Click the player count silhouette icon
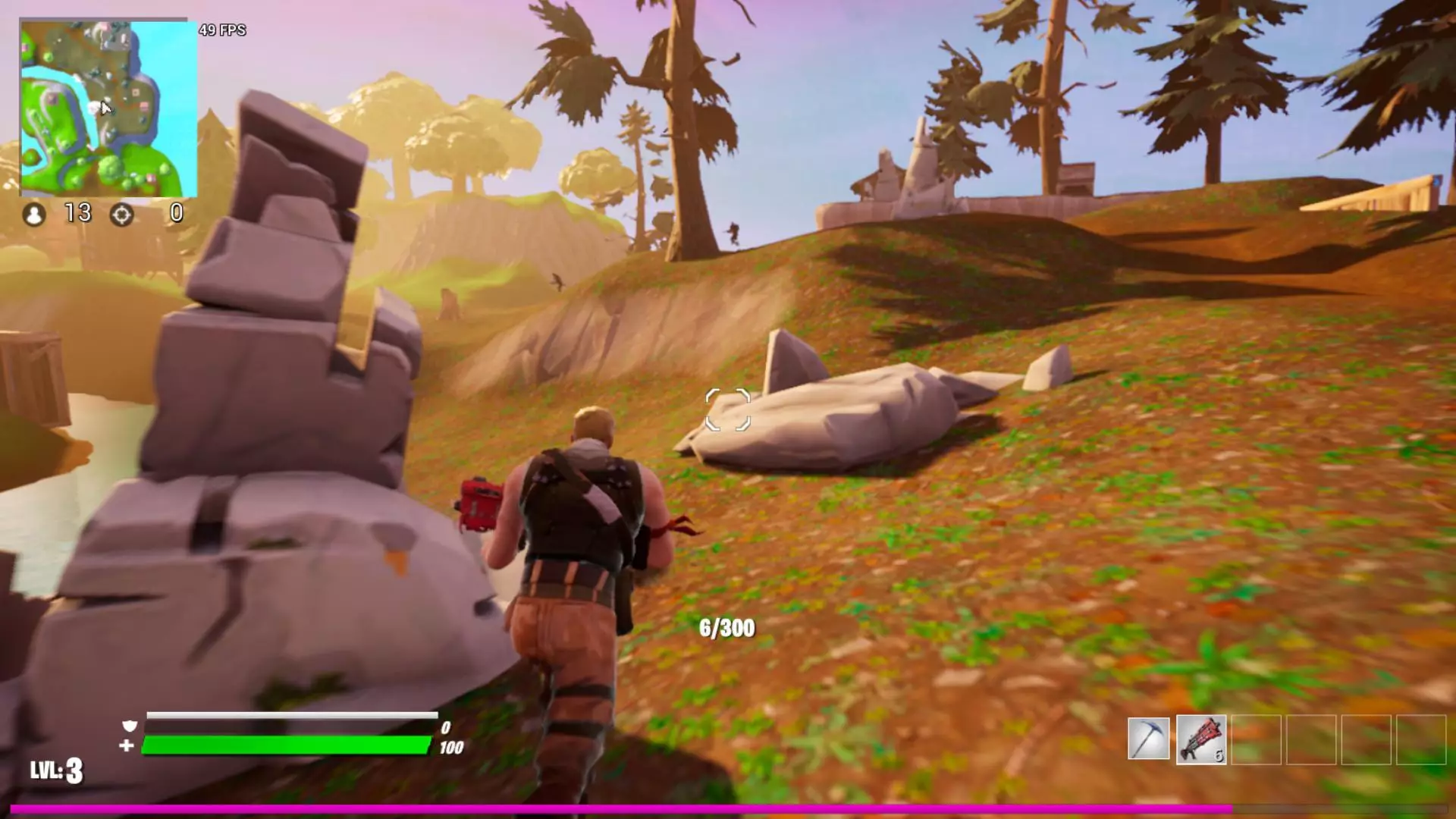This screenshot has width=1456, height=819. click(x=33, y=215)
